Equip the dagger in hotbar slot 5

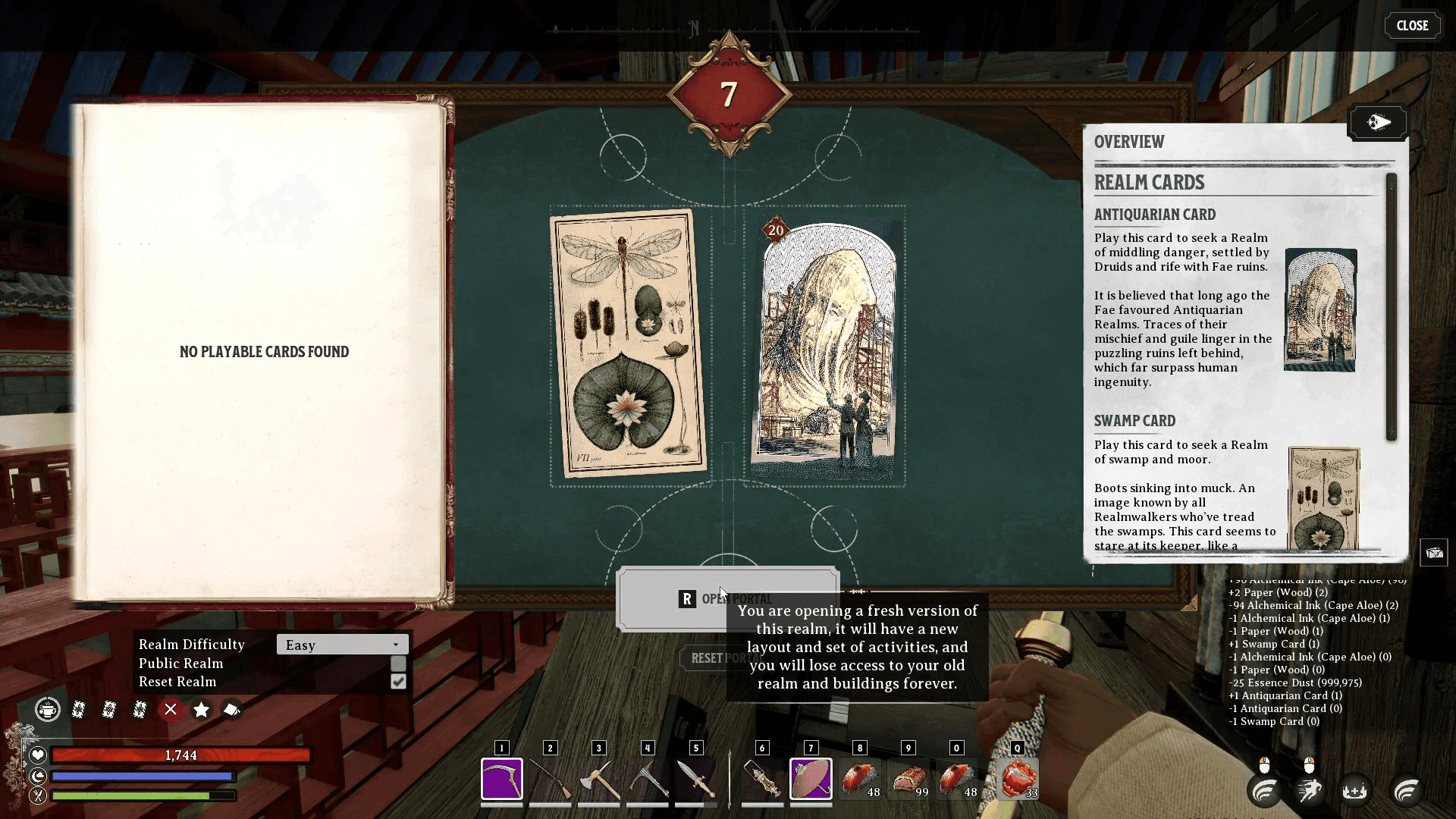pyautogui.click(x=695, y=779)
